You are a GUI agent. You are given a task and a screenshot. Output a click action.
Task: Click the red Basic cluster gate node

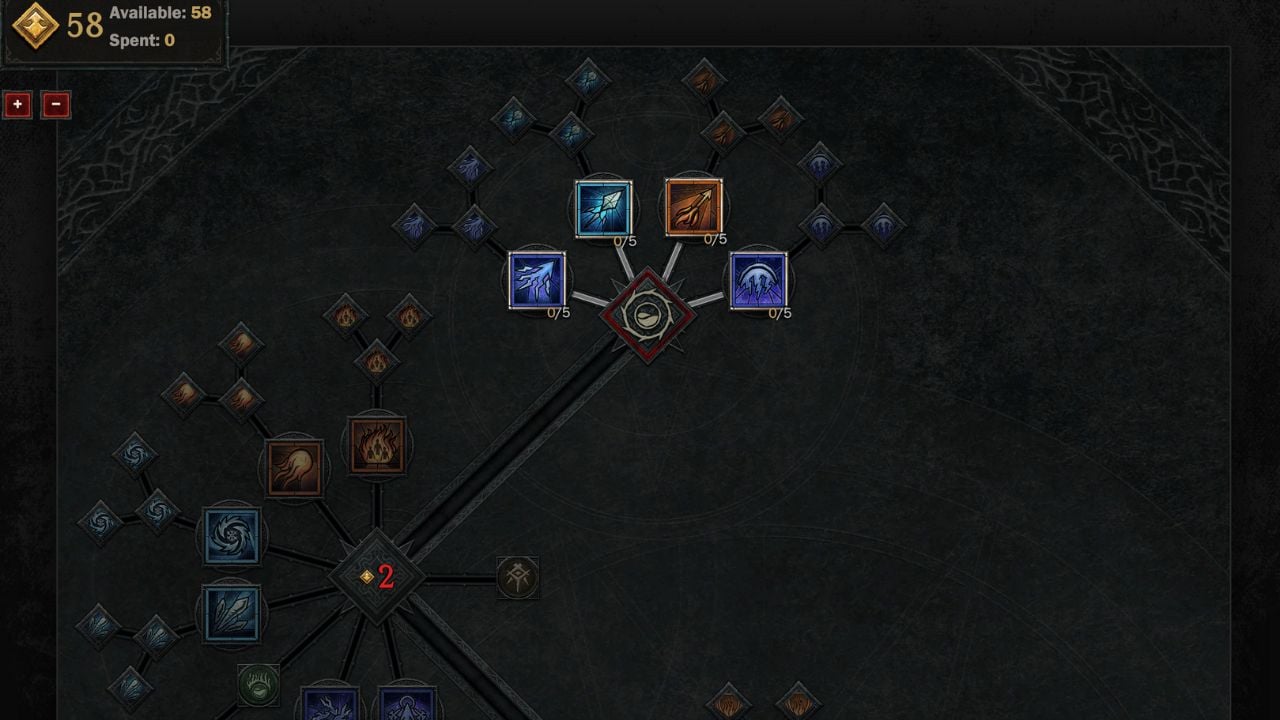[648, 318]
